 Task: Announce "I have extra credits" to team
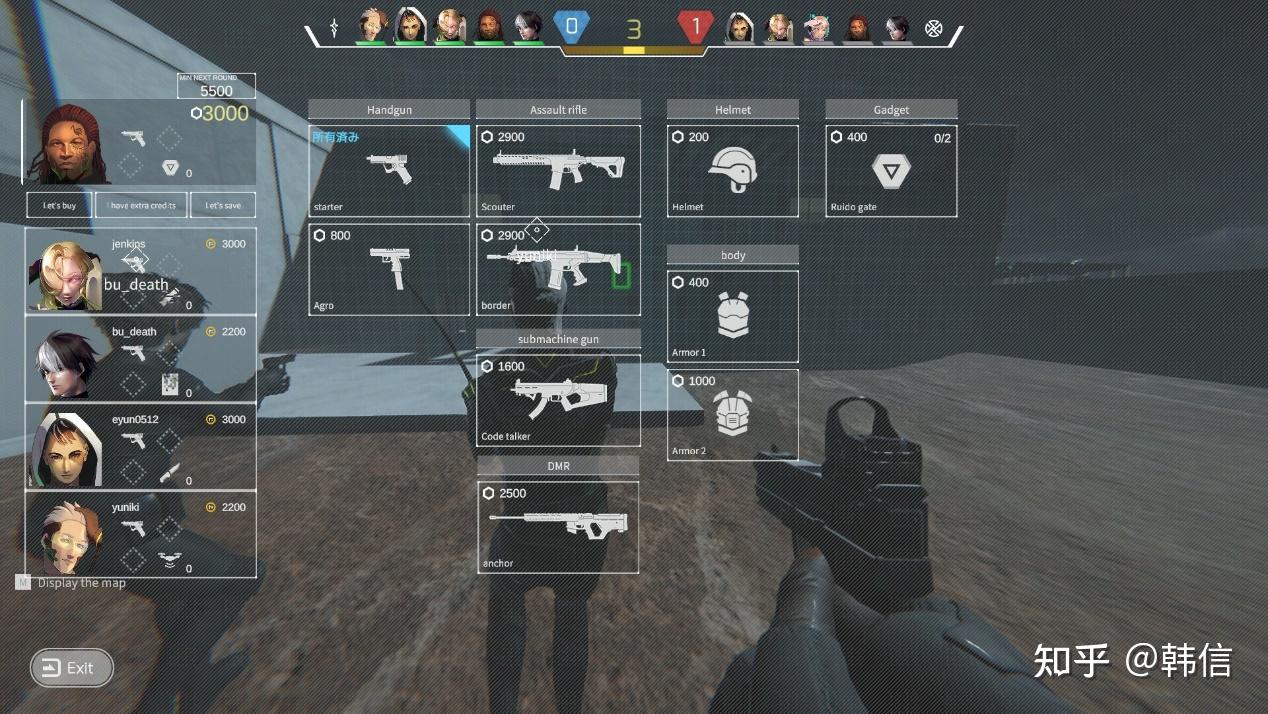click(141, 205)
